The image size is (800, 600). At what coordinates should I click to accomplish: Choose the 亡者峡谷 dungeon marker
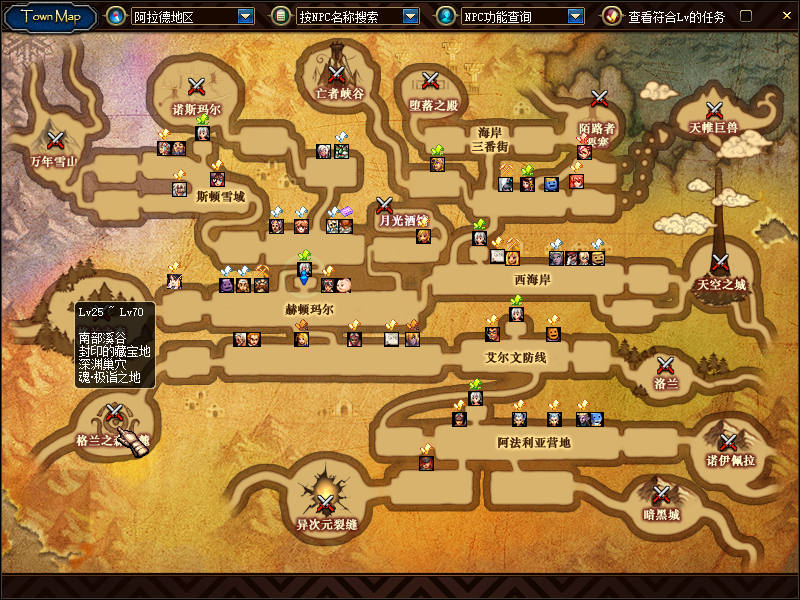pyautogui.click(x=336, y=73)
